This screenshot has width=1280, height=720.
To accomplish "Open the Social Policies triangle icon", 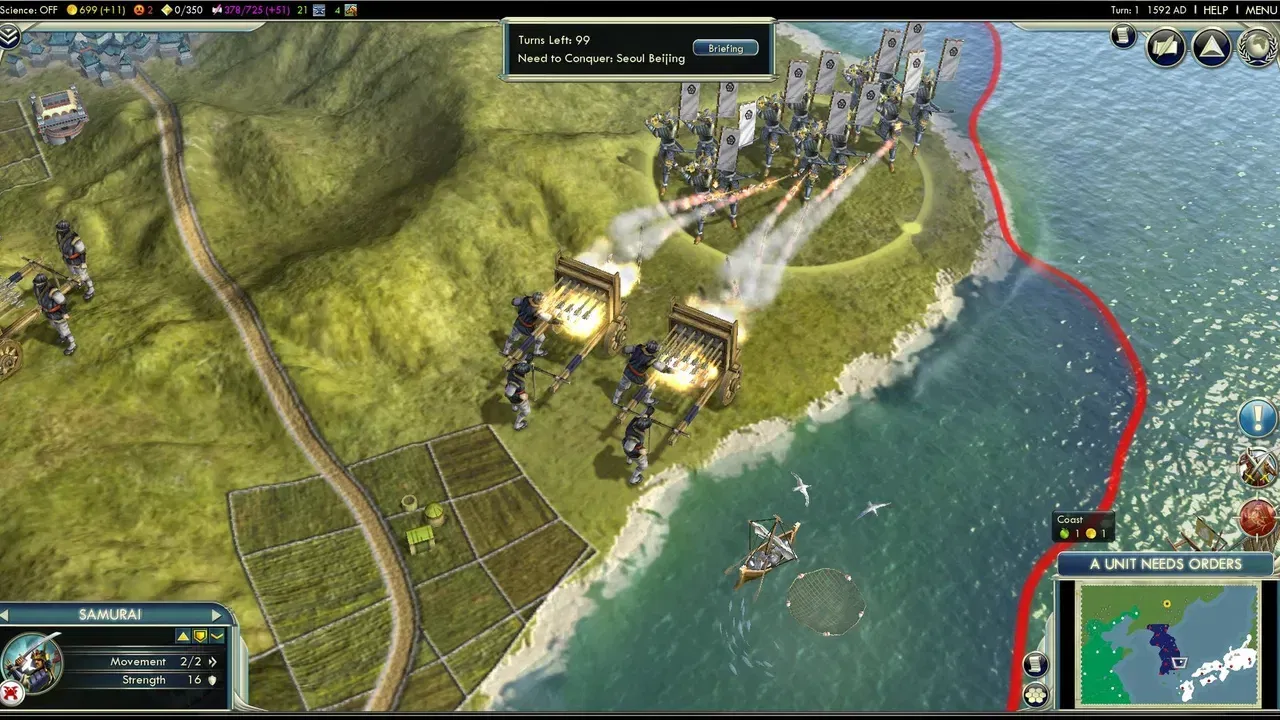I will pos(1211,46).
